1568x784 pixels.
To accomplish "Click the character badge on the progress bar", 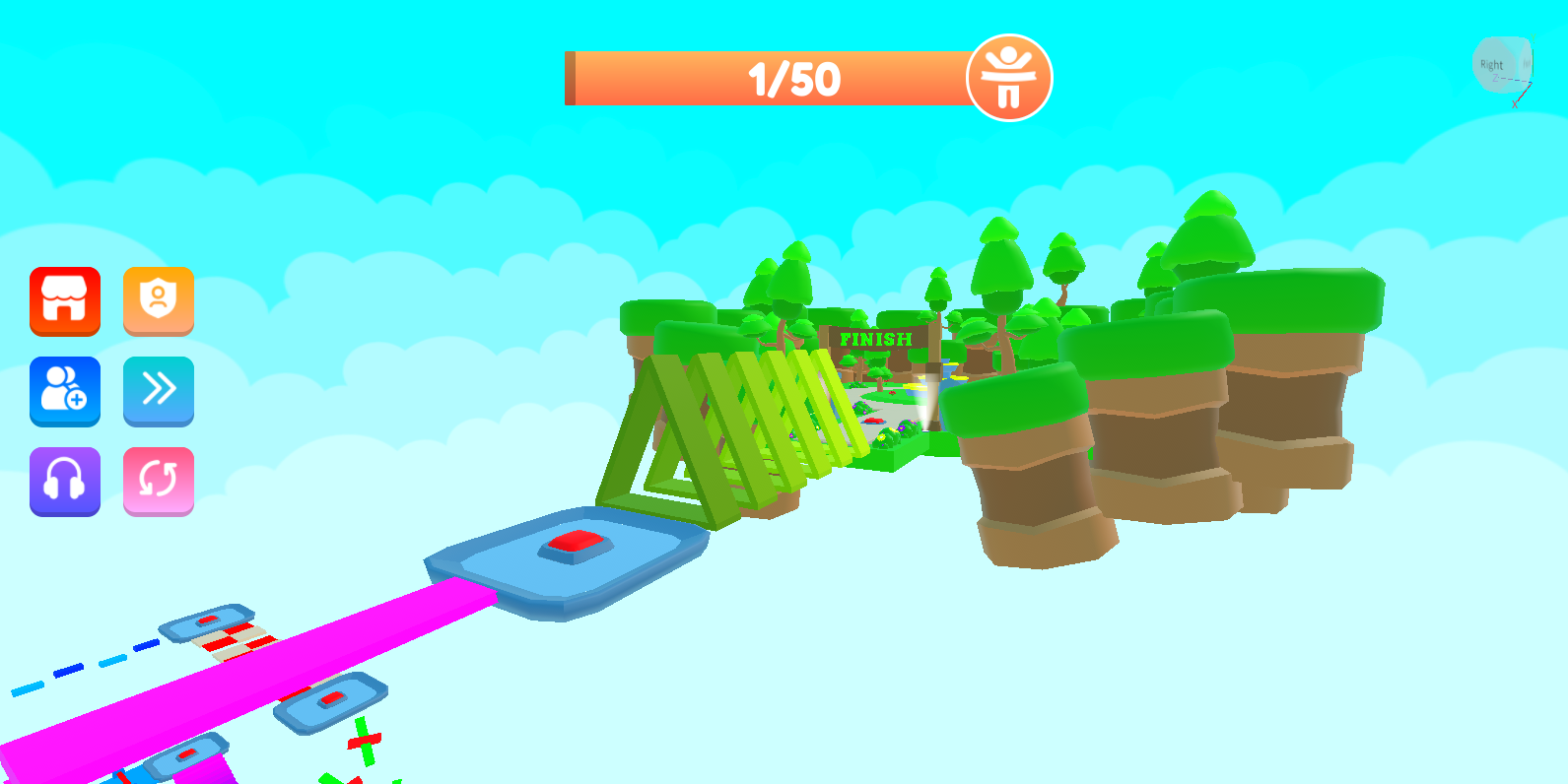I will tap(1009, 78).
